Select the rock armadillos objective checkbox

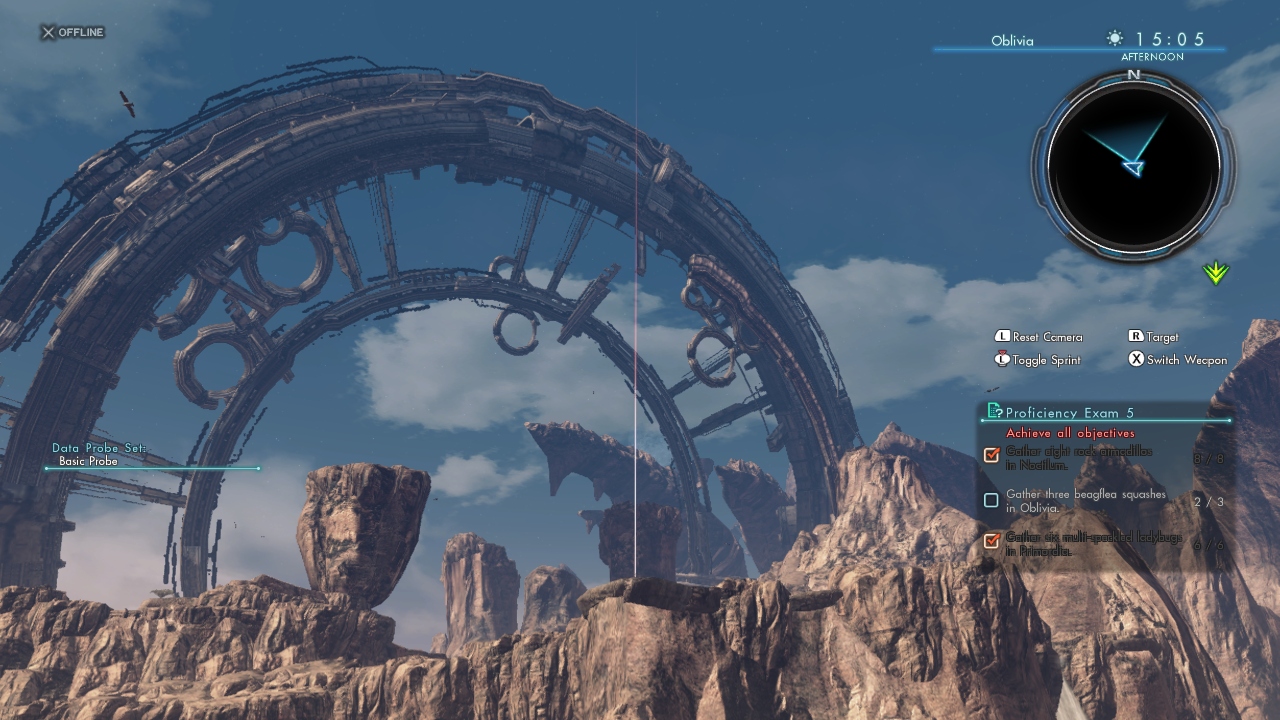pyautogui.click(x=991, y=455)
